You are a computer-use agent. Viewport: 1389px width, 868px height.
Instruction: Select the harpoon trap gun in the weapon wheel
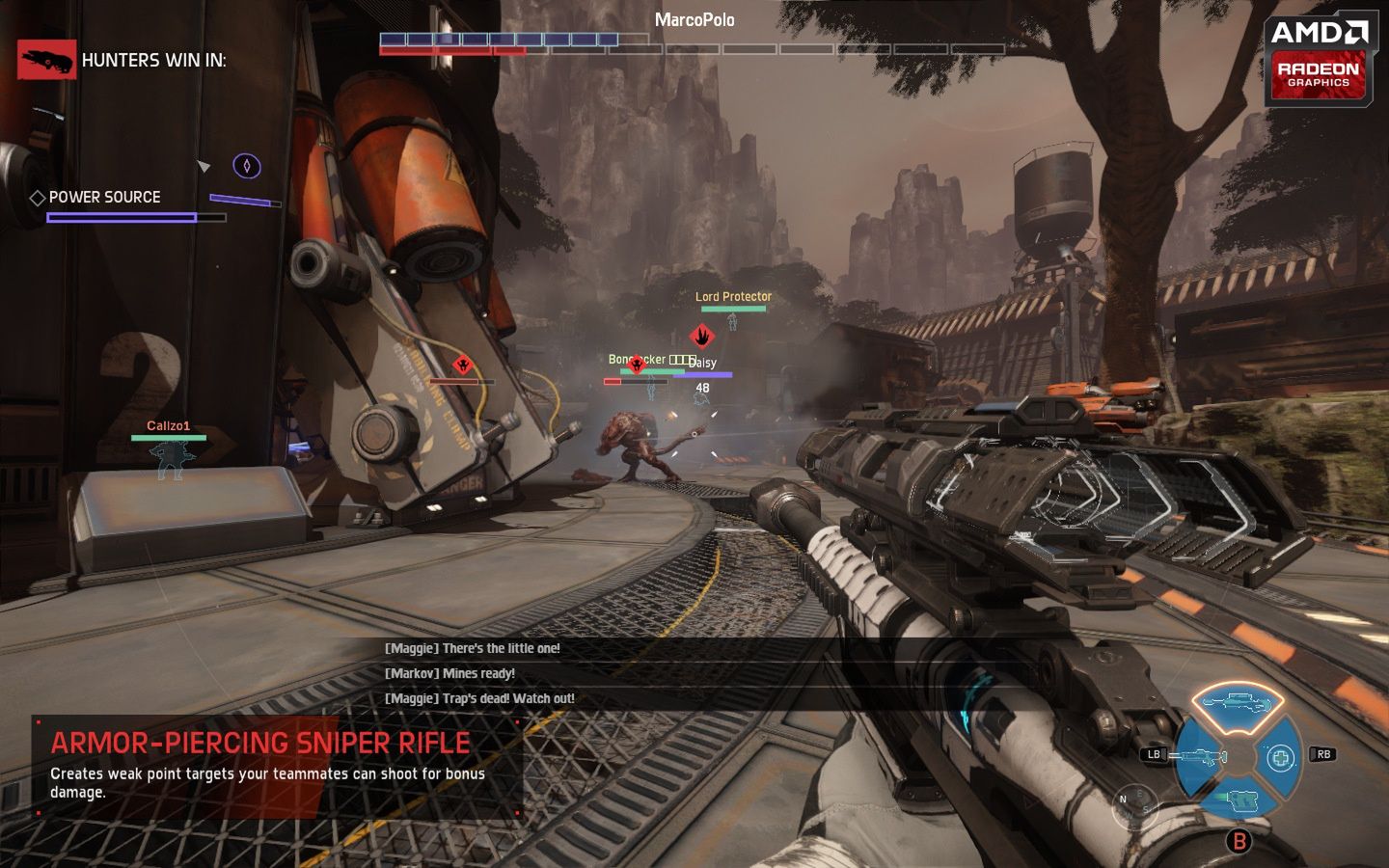[x=1201, y=757]
